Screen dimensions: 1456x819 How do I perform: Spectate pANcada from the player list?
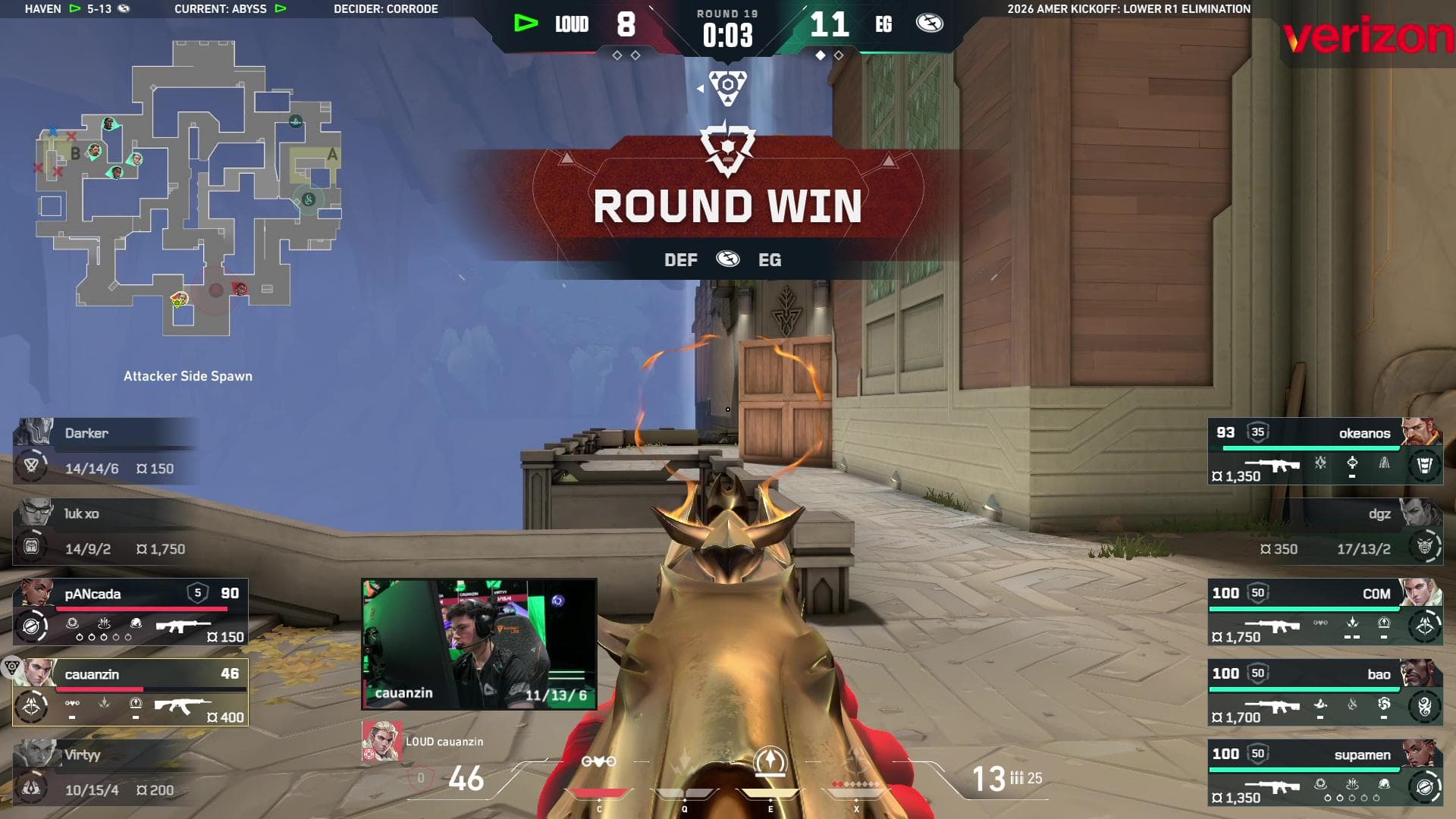point(130,612)
